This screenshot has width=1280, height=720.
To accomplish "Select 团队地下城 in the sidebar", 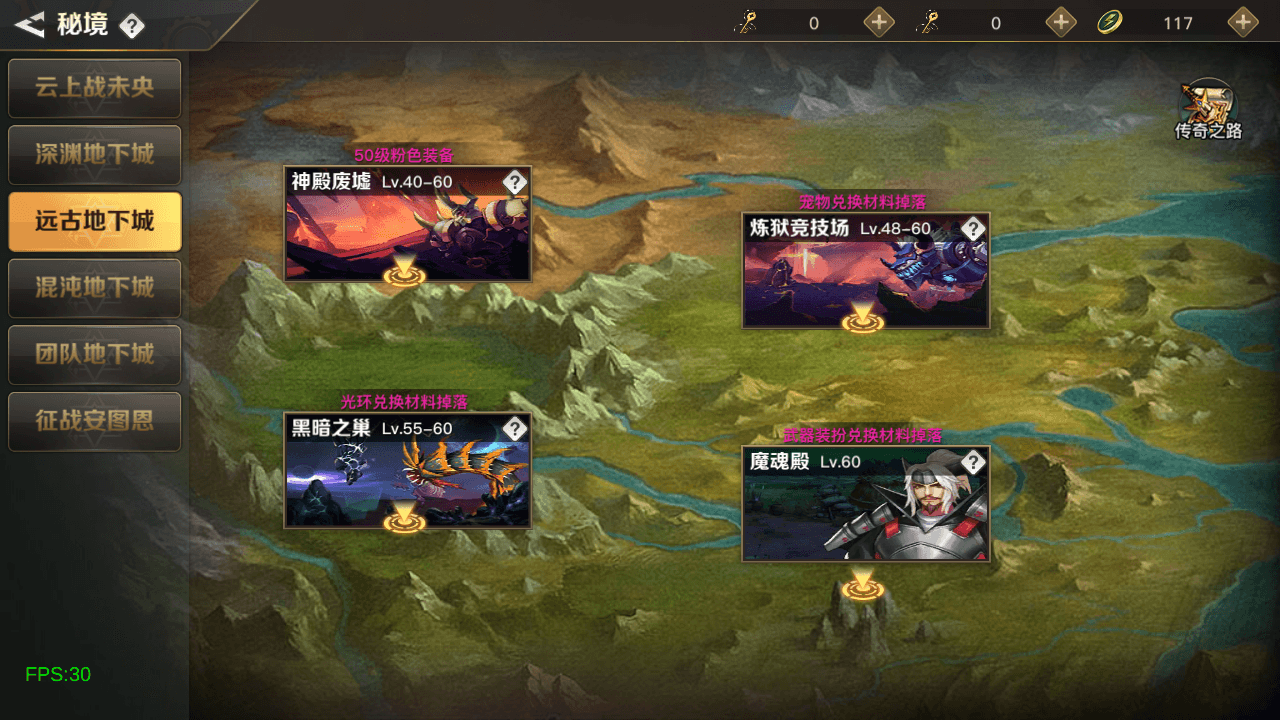I will coord(94,355).
